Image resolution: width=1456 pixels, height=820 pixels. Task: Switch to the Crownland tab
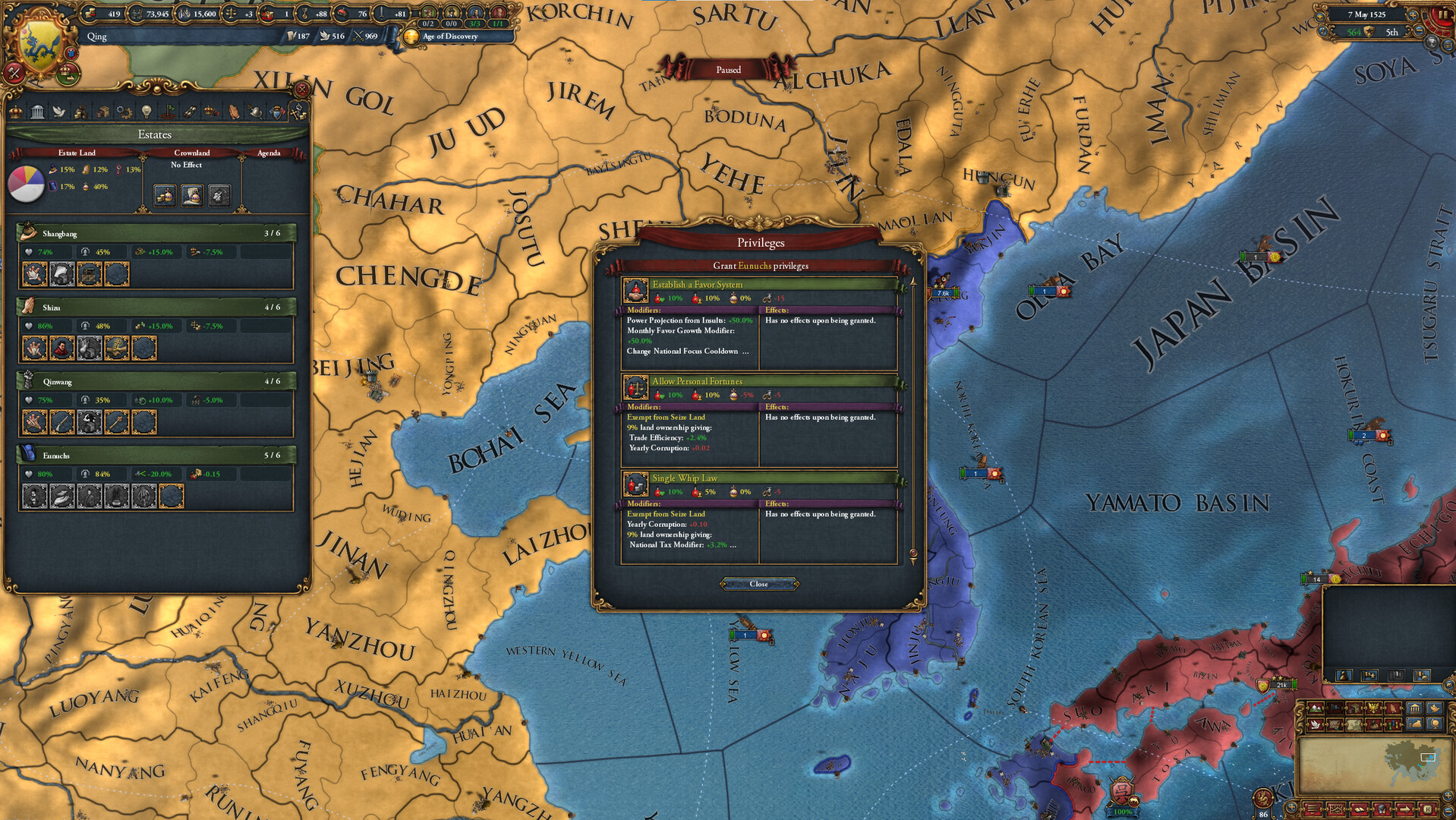pyautogui.click(x=192, y=153)
